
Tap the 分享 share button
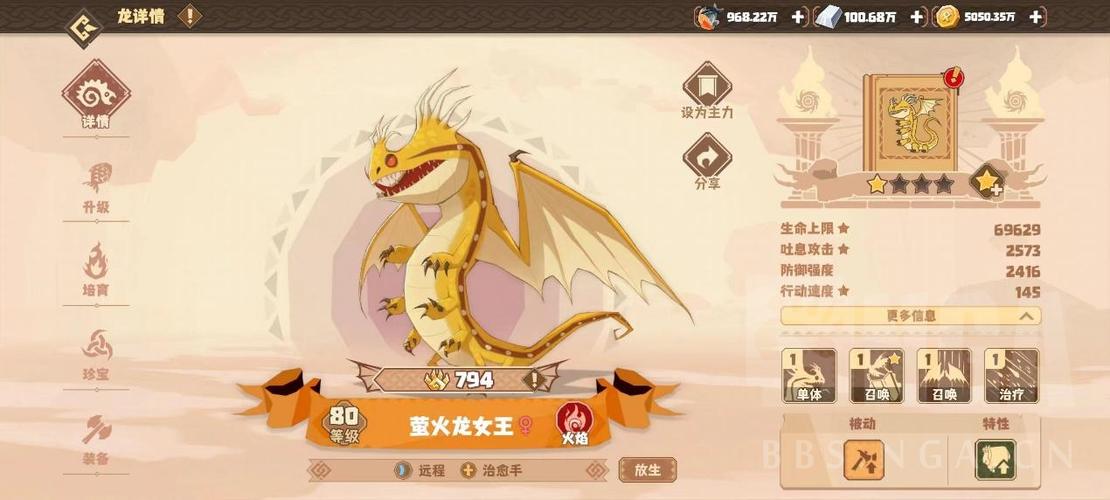[707, 162]
